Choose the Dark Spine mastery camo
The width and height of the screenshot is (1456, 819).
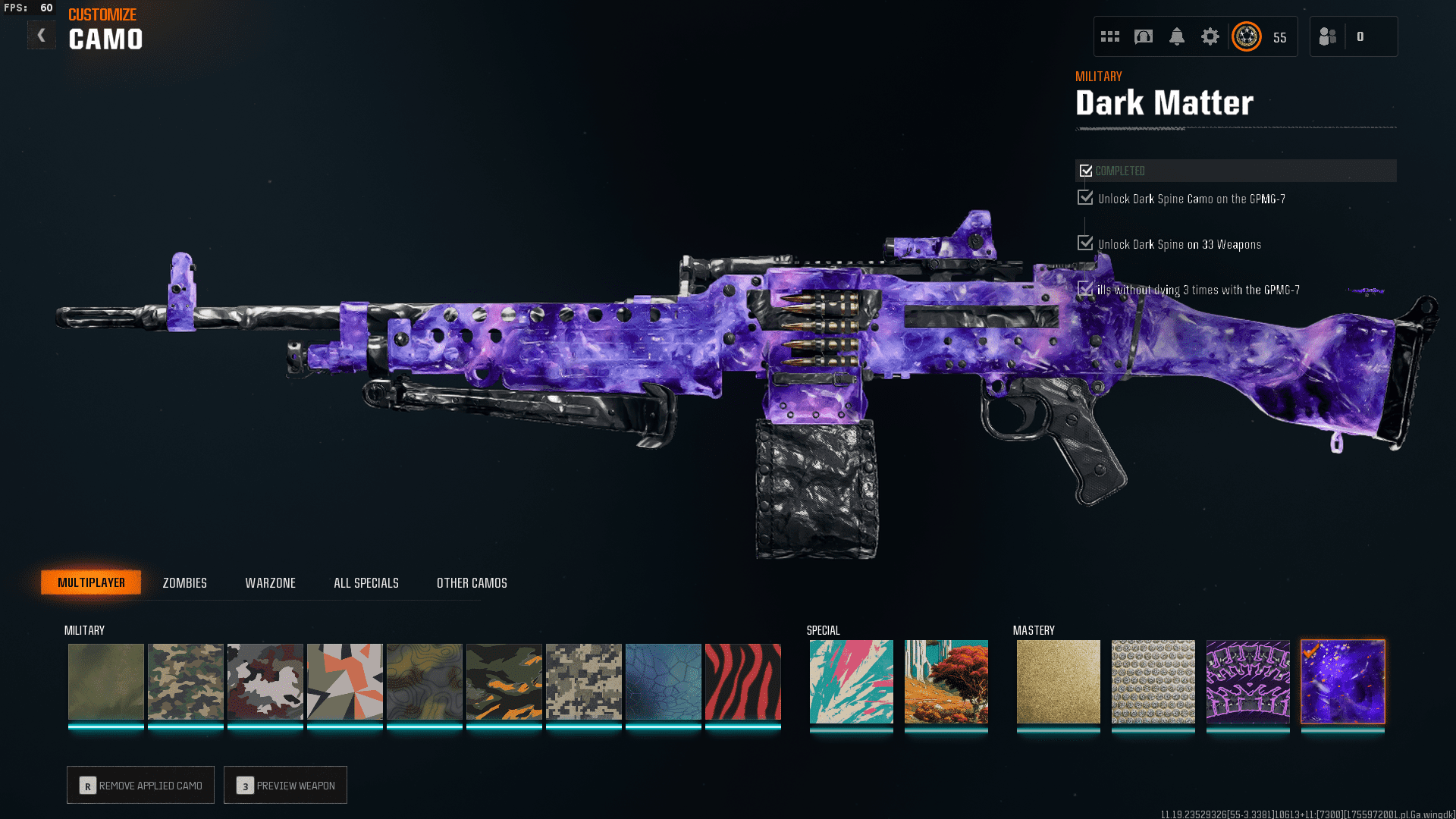[x=1247, y=681]
